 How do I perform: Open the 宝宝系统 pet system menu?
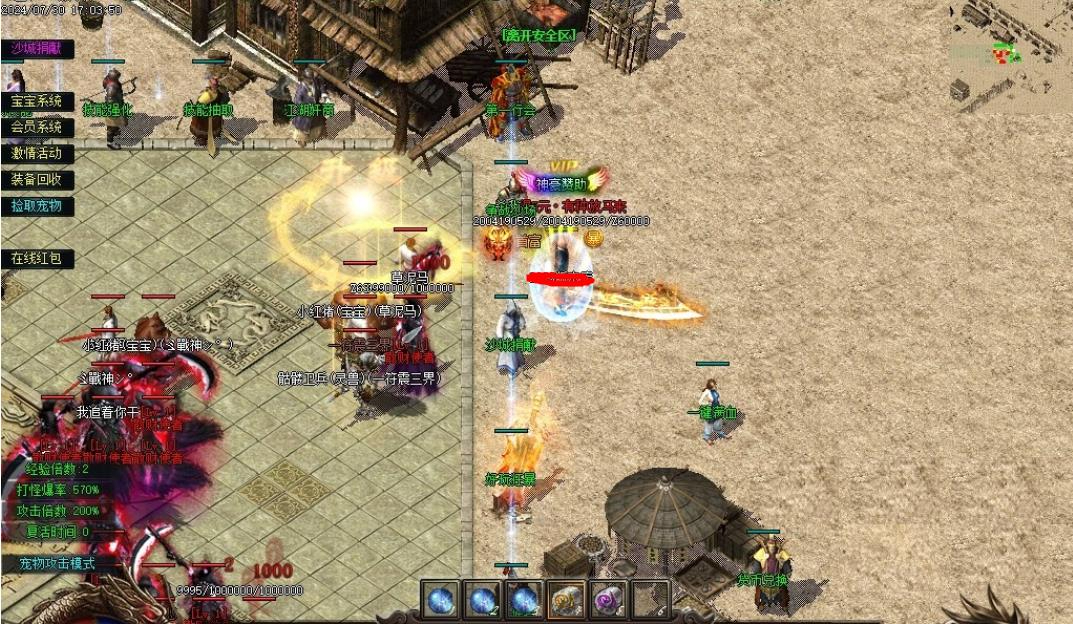(x=37, y=101)
